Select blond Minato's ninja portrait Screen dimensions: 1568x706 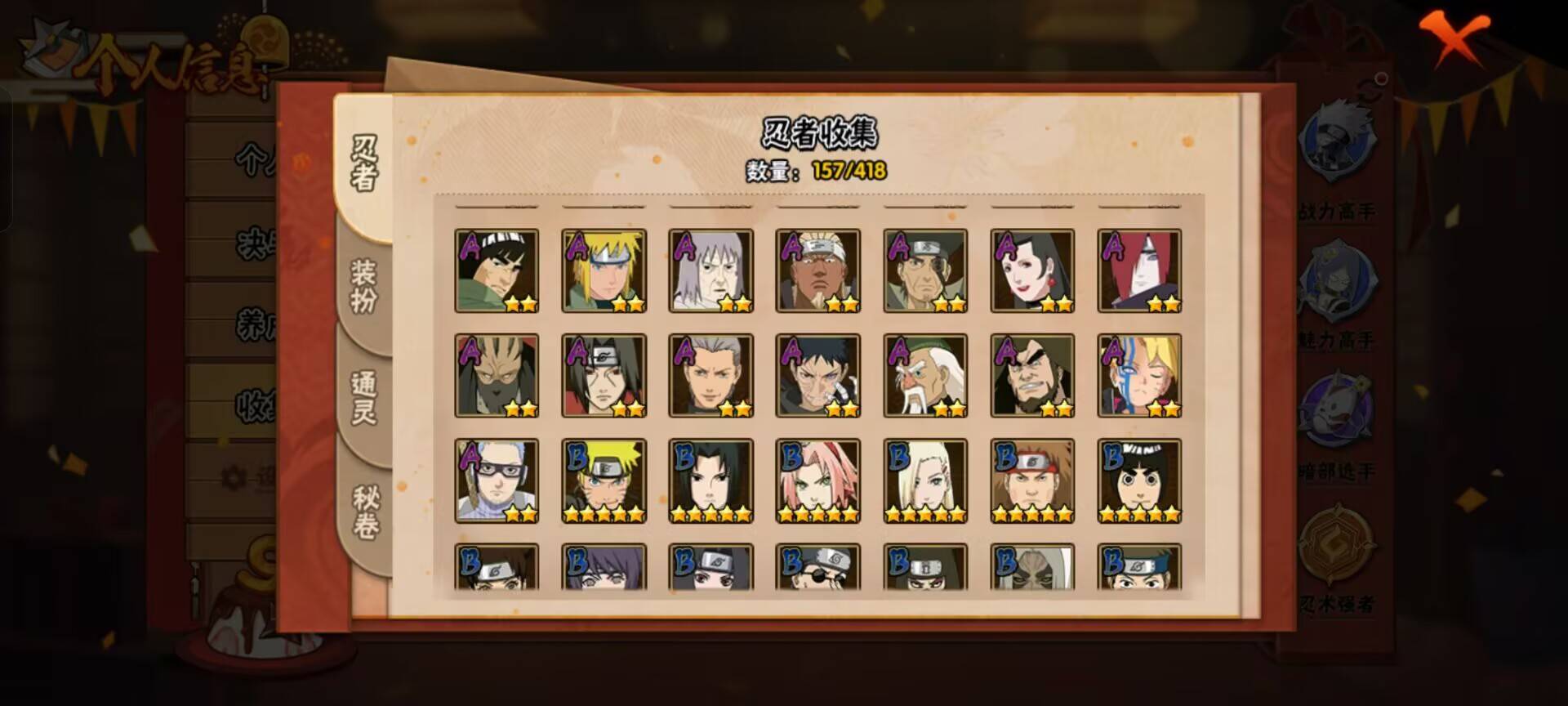604,270
